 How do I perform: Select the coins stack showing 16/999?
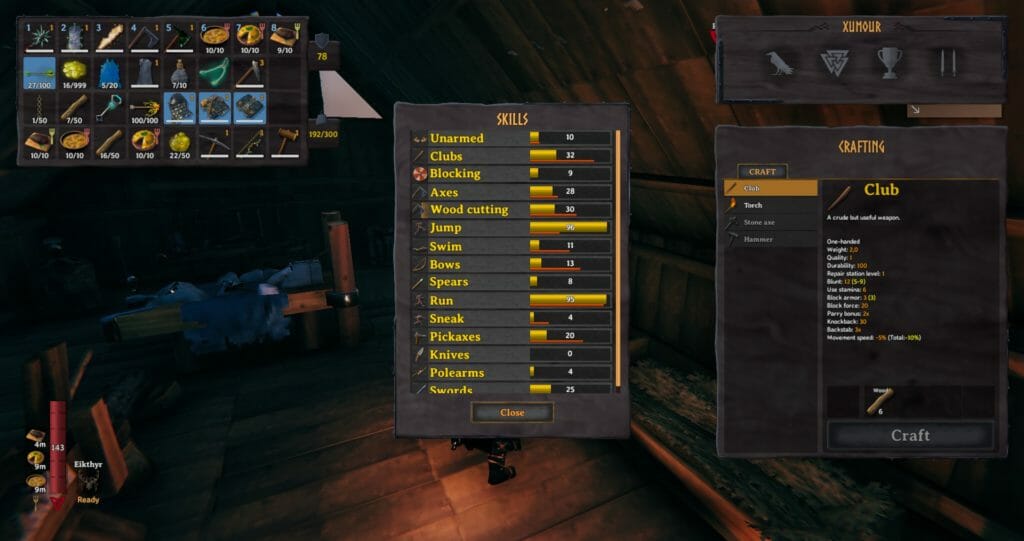tap(75, 74)
